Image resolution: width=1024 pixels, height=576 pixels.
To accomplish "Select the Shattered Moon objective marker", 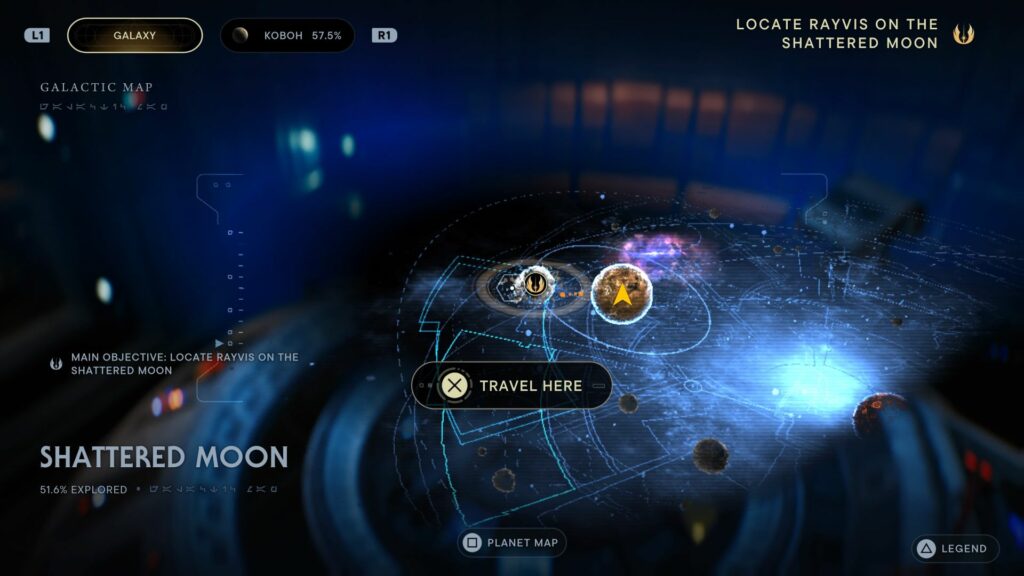I will point(534,284).
